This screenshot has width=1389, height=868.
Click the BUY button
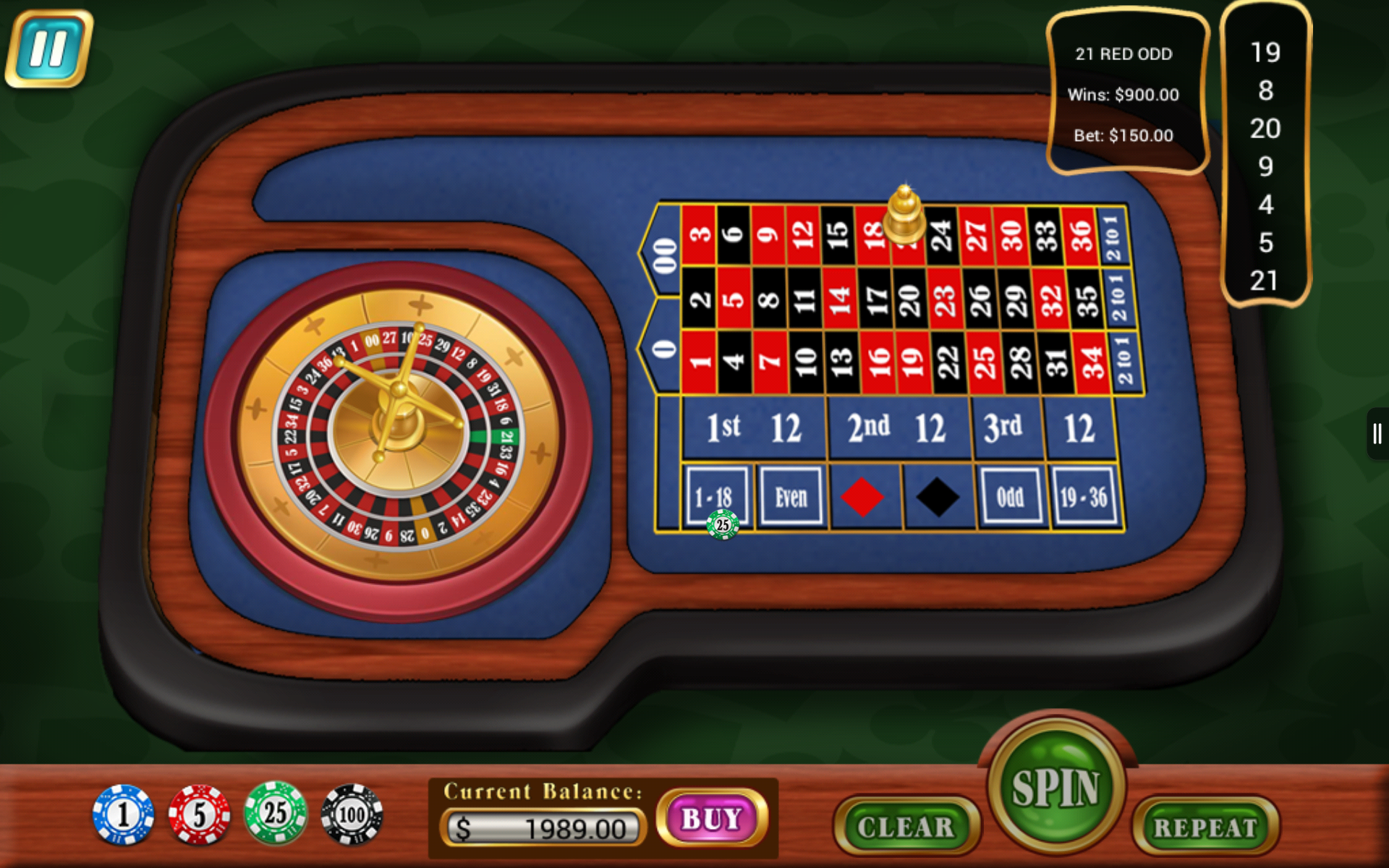(x=712, y=819)
